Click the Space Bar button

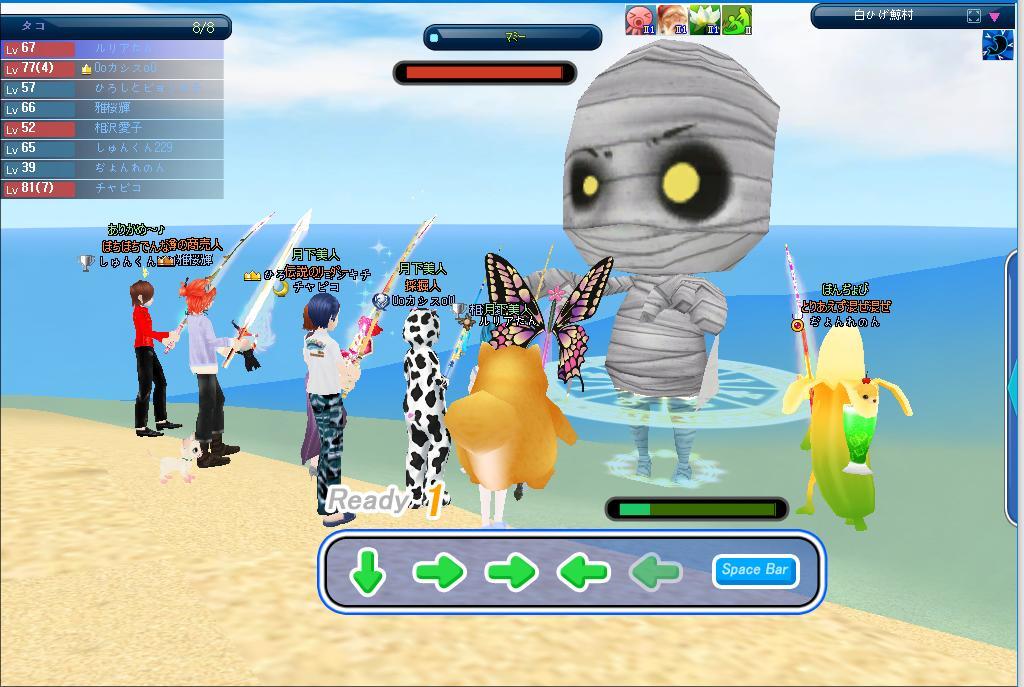[755, 570]
